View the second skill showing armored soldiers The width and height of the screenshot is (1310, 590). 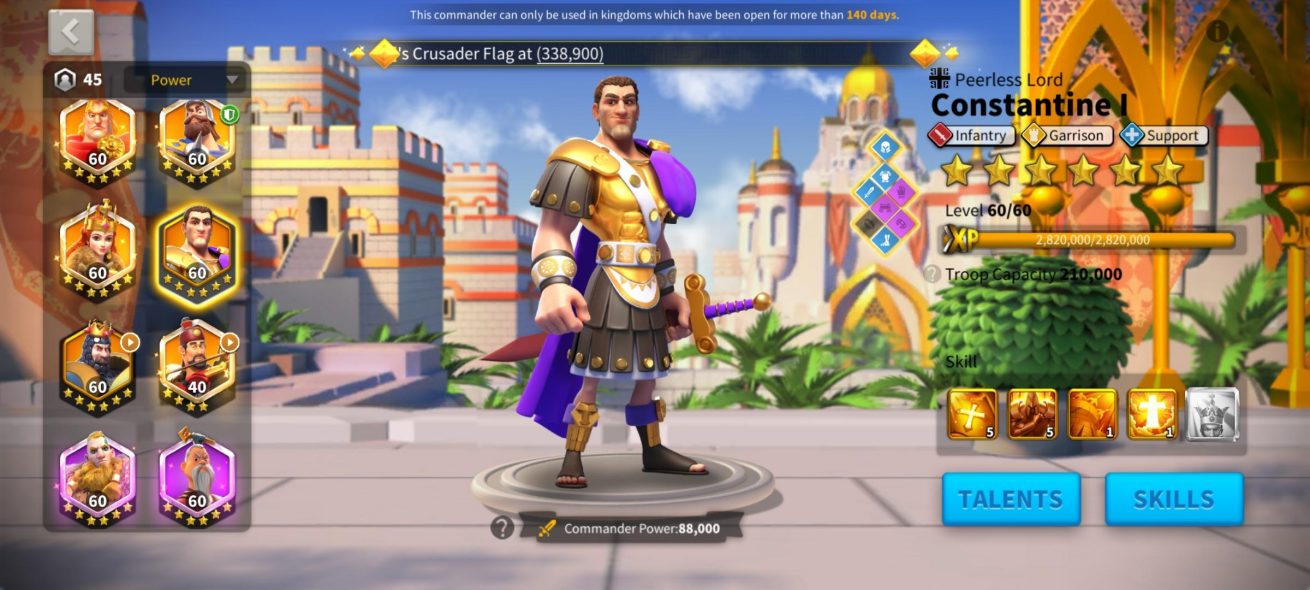click(1032, 414)
